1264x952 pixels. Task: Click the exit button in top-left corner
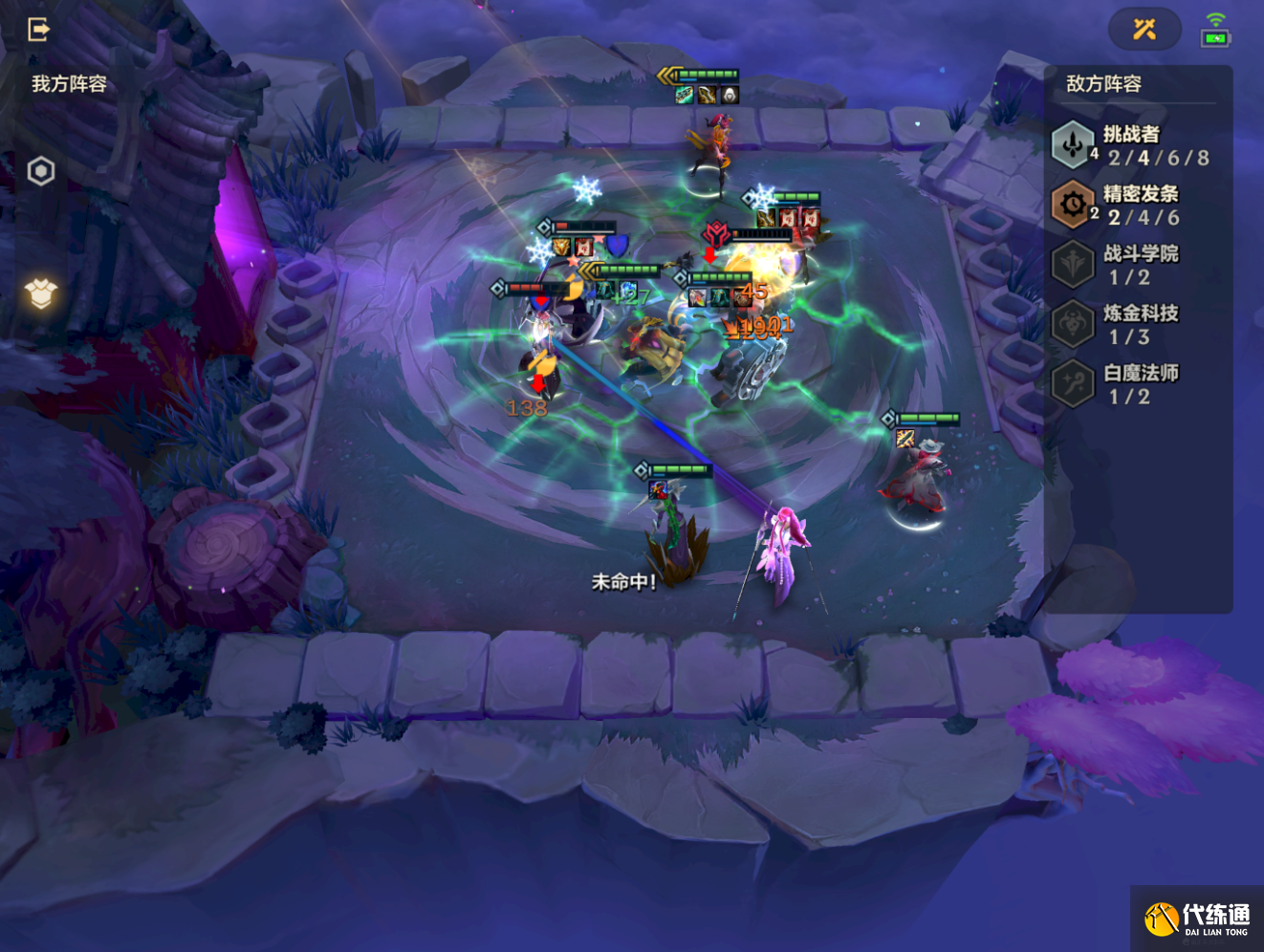click(38, 30)
